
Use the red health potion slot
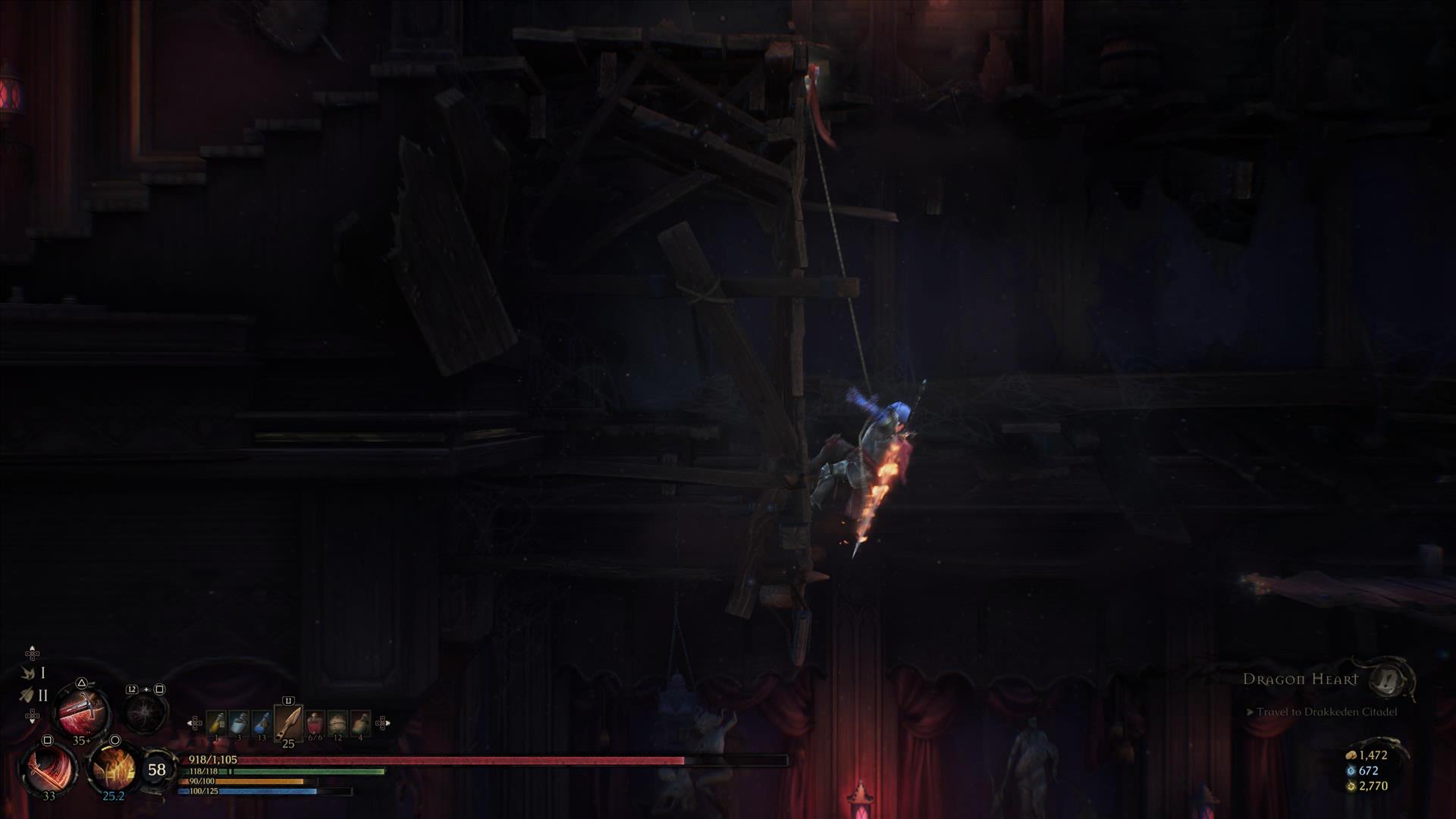315,723
